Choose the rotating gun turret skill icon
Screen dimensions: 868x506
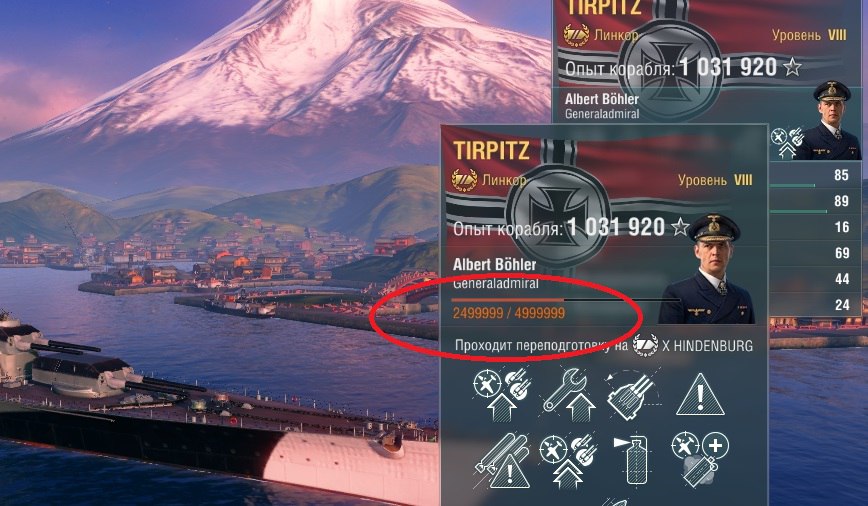click(x=632, y=391)
